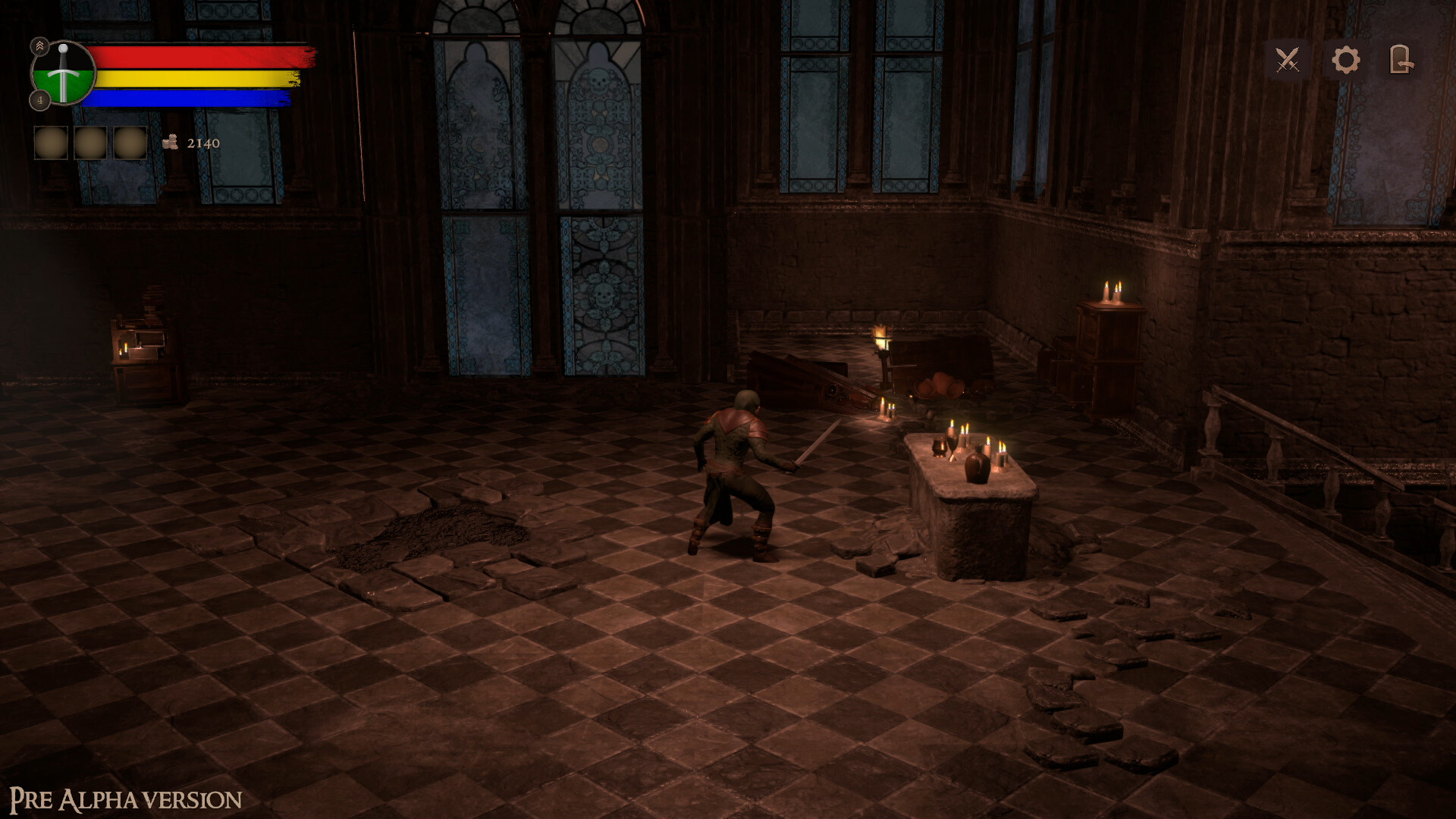The image size is (1456, 819).
Task: Click the sword emblem character portrait
Action: coord(63,74)
